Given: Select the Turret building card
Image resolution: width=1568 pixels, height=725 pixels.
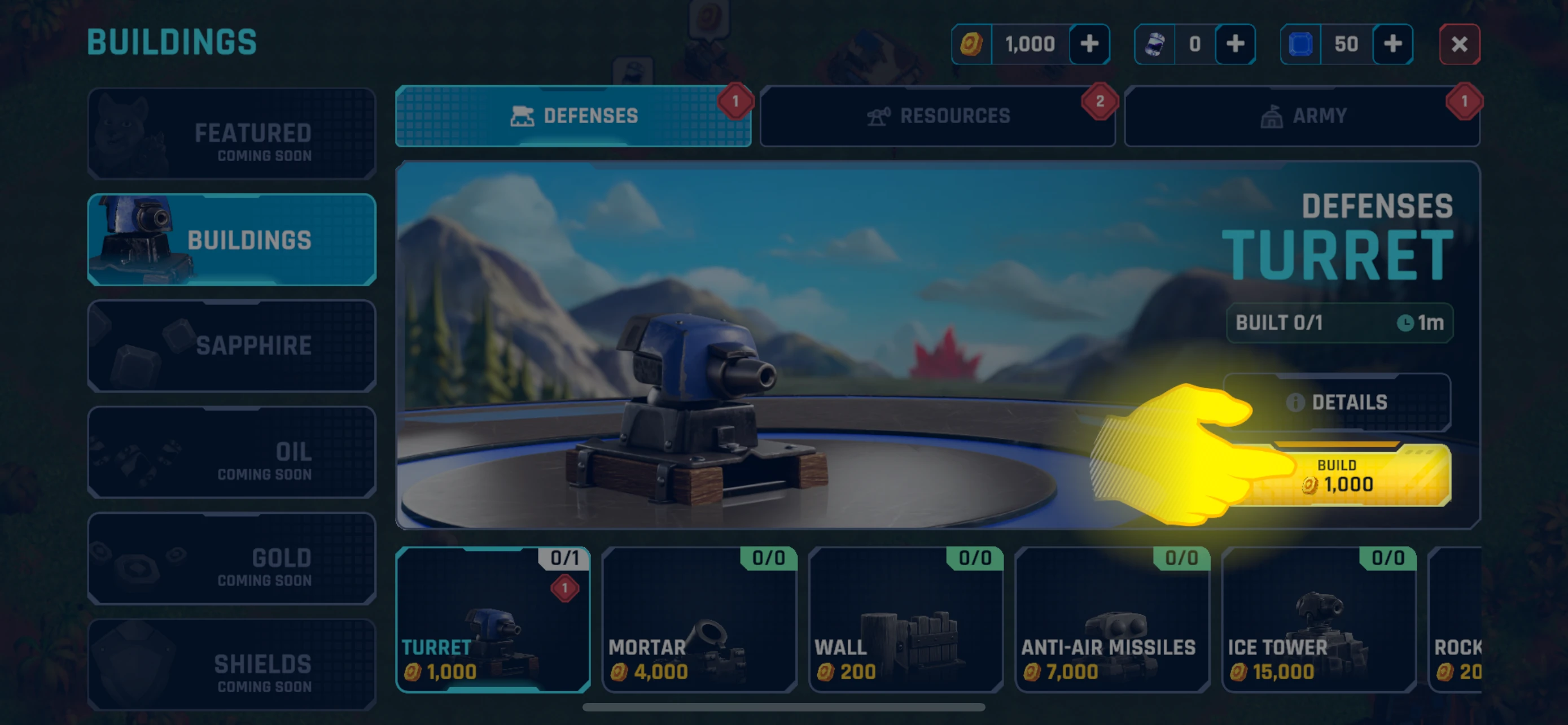Looking at the screenshot, I should [492, 619].
